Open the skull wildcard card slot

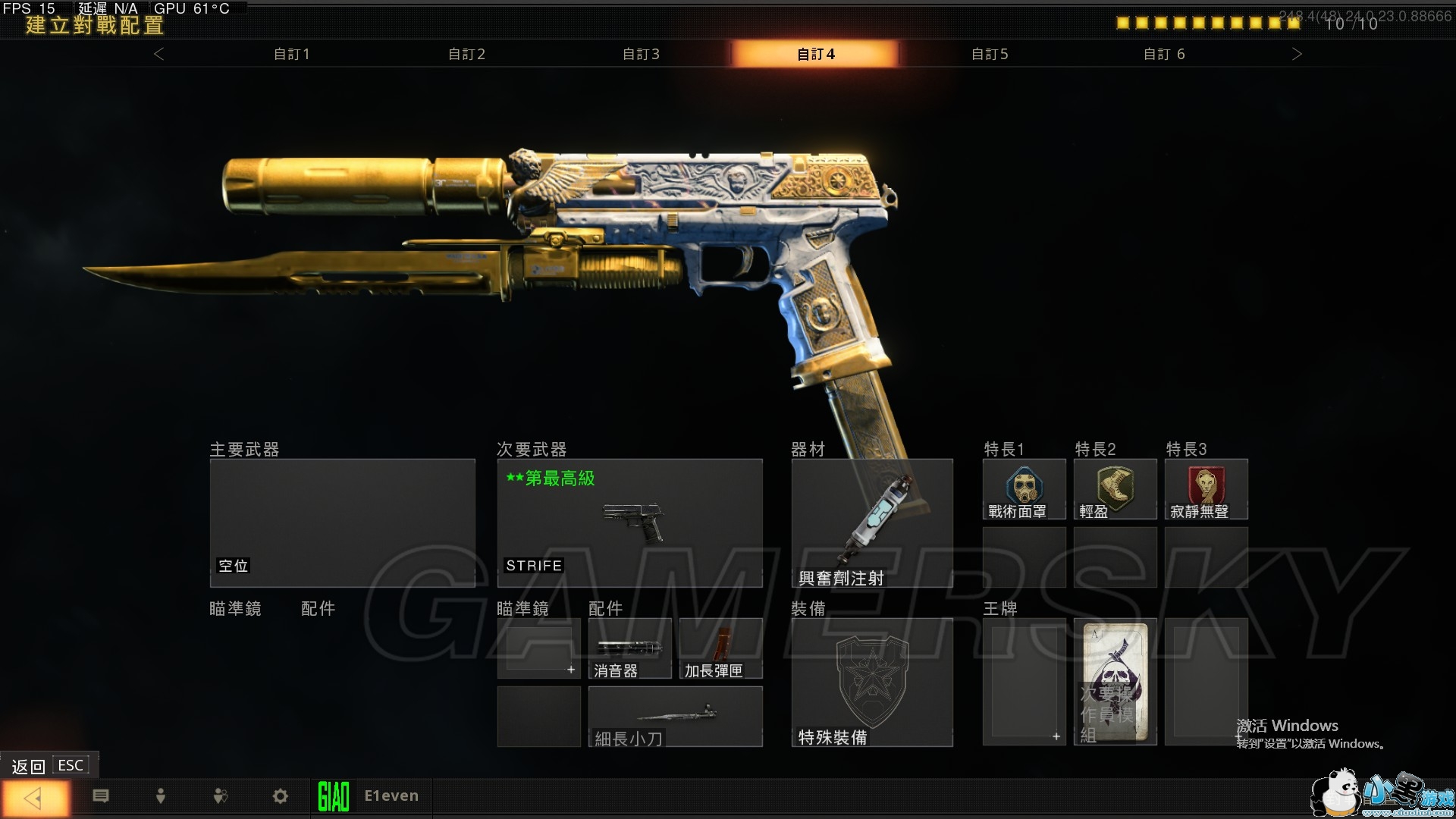tap(1115, 682)
